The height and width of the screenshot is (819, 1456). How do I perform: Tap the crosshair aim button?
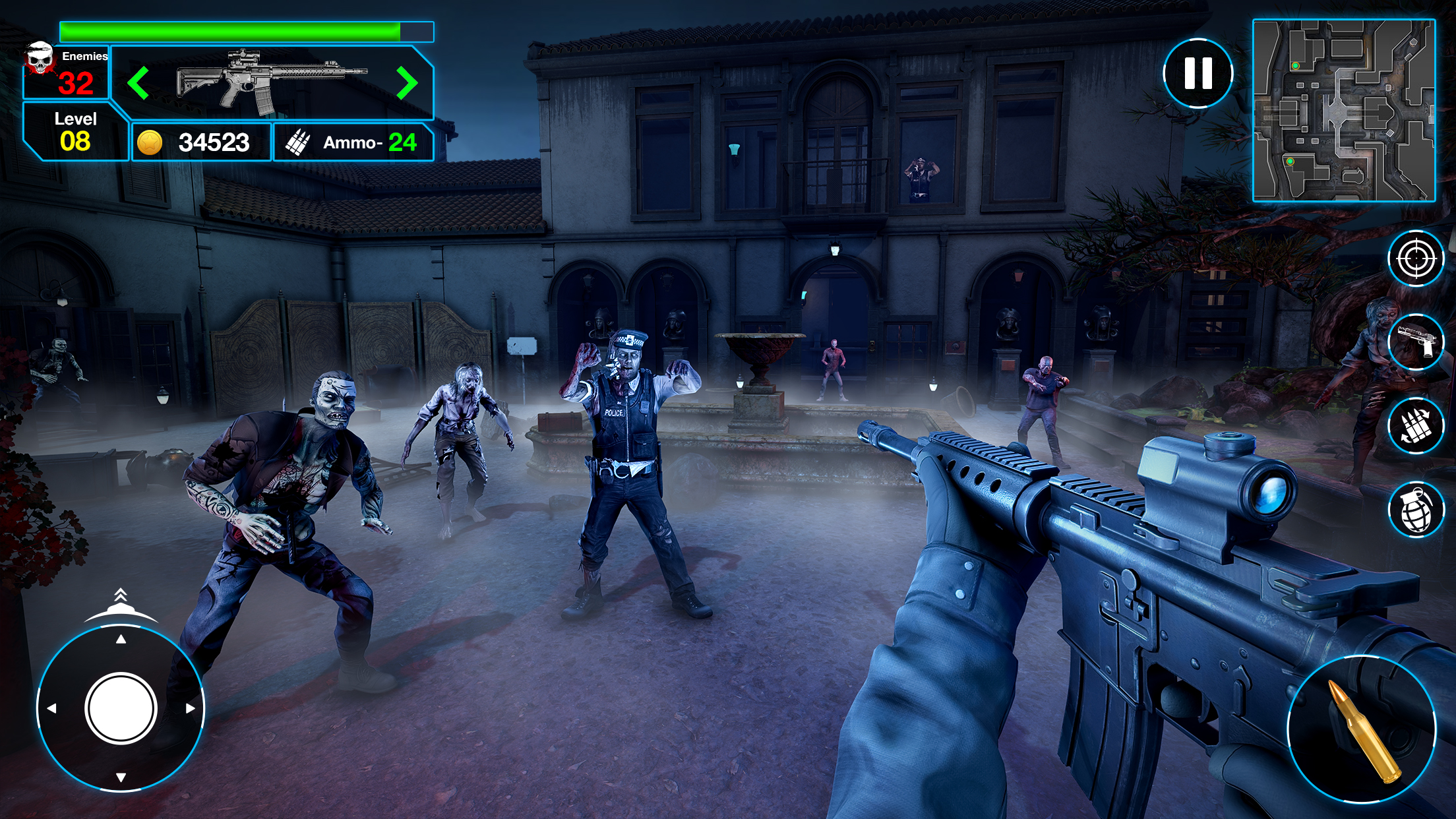coord(1415,258)
